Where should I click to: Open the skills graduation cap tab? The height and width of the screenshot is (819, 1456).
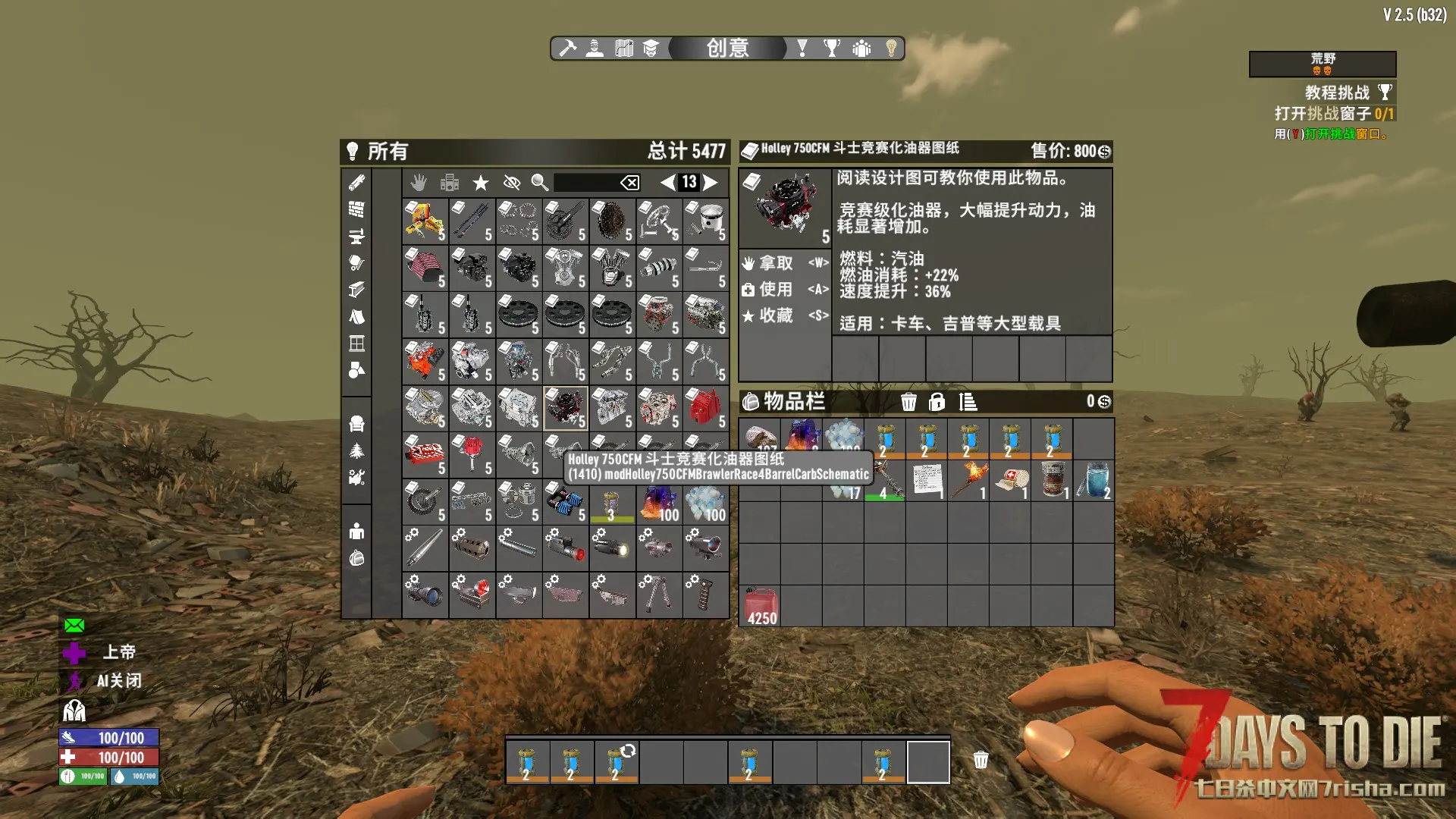click(651, 49)
